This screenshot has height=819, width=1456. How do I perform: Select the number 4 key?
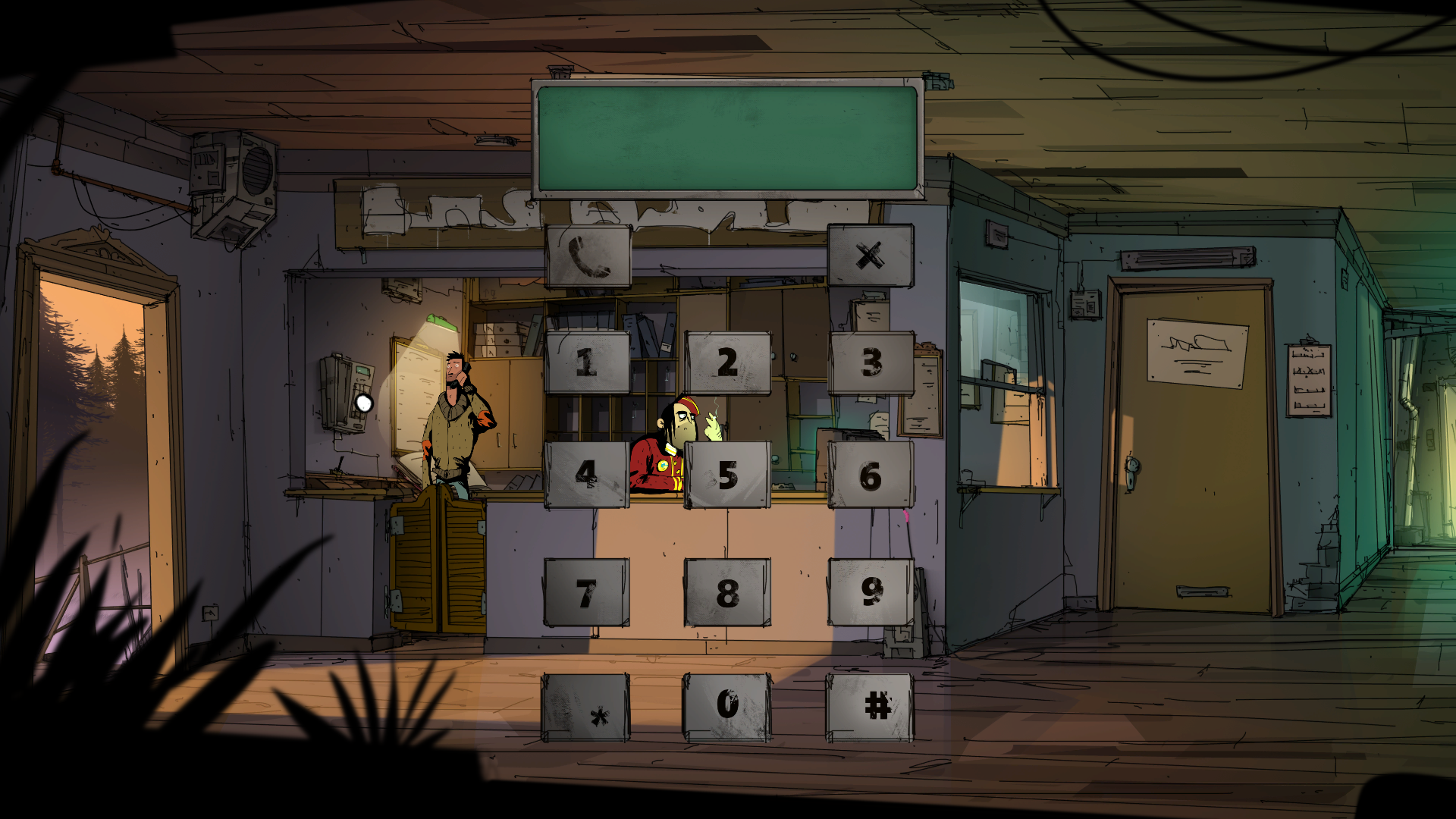point(587,475)
